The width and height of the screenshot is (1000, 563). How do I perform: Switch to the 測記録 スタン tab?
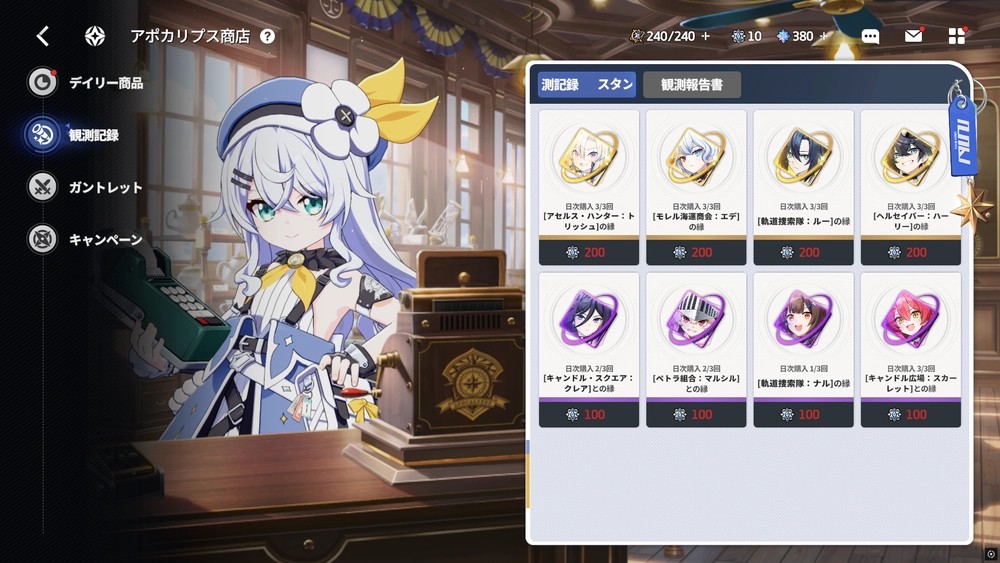587,85
